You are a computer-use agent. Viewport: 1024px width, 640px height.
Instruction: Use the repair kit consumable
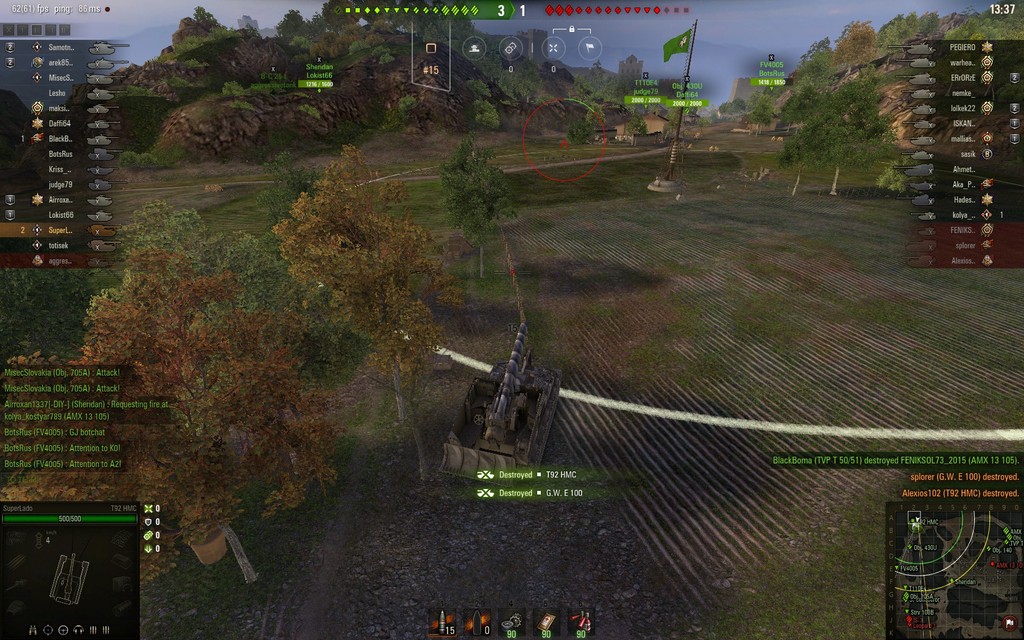(511, 622)
